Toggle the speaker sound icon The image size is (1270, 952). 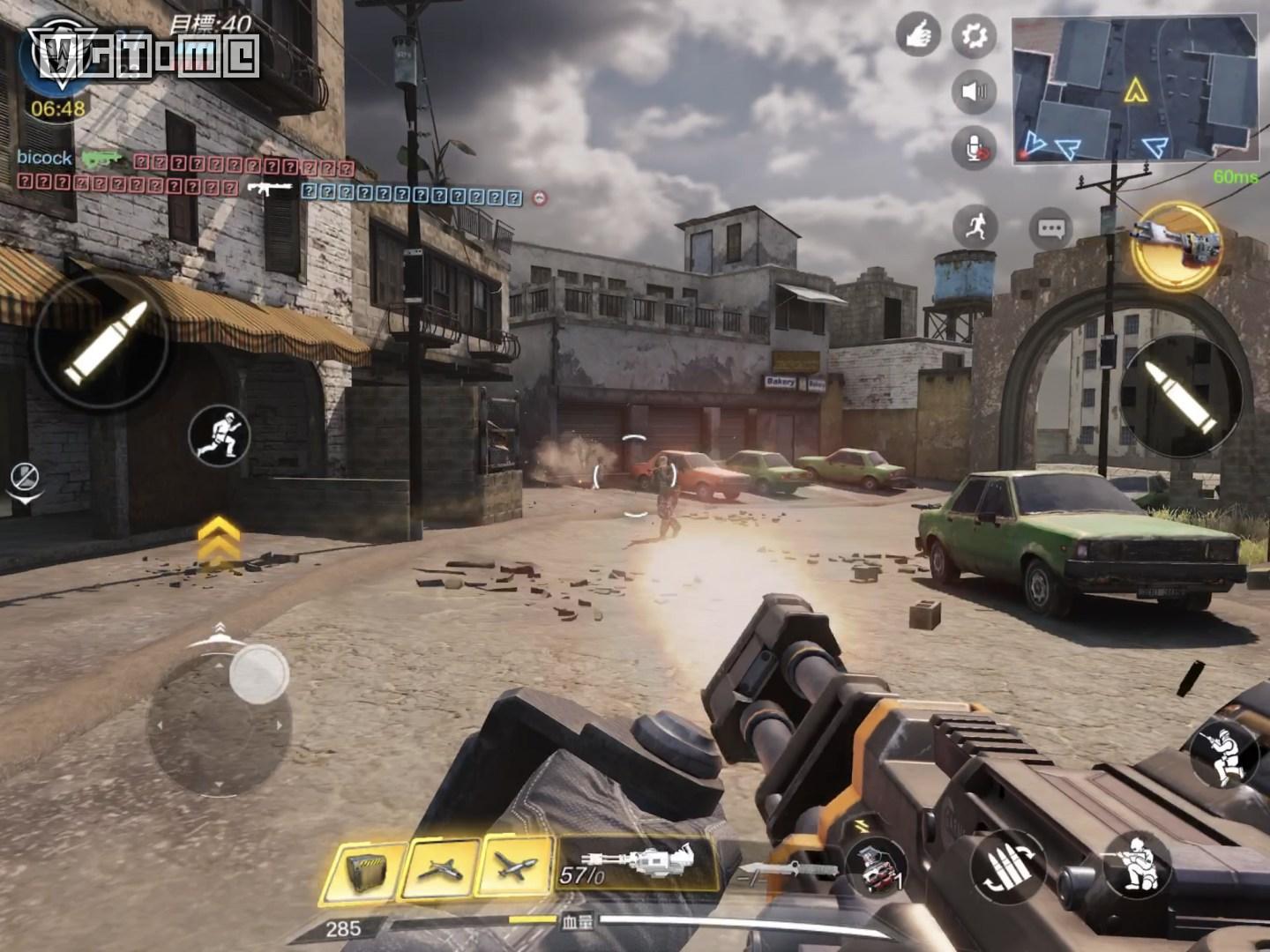pyautogui.click(x=974, y=92)
